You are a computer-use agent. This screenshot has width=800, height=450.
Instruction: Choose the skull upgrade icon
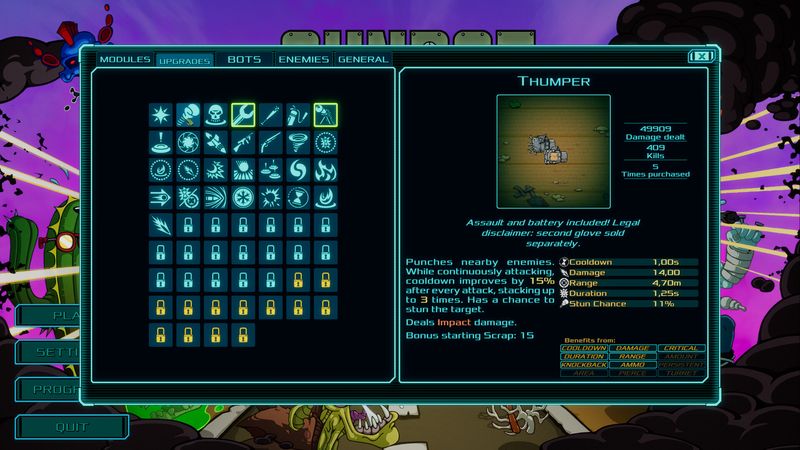pyautogui.click(x=215, y=115)
